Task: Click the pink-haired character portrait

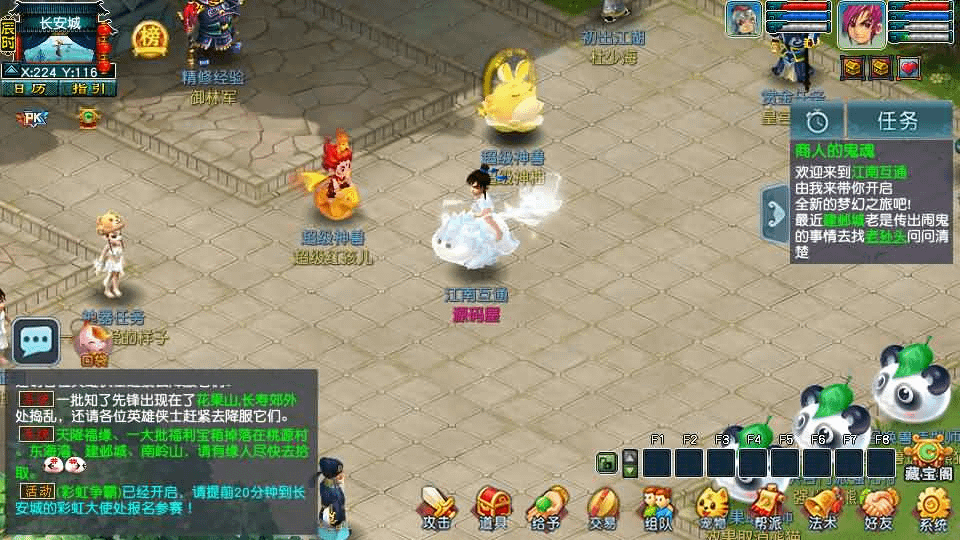Action: pyautogui.click(x=862, y=22)
